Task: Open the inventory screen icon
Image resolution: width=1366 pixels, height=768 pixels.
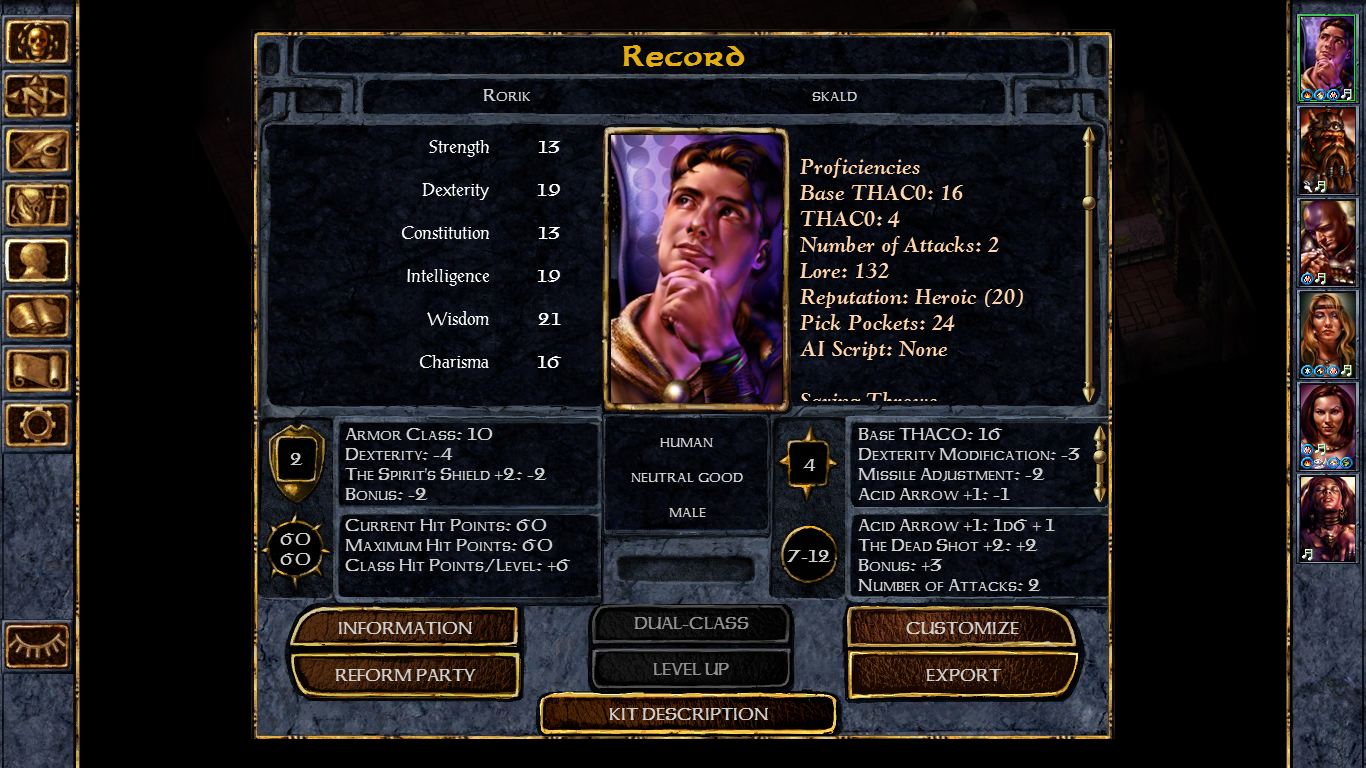Action: [38, 205]
